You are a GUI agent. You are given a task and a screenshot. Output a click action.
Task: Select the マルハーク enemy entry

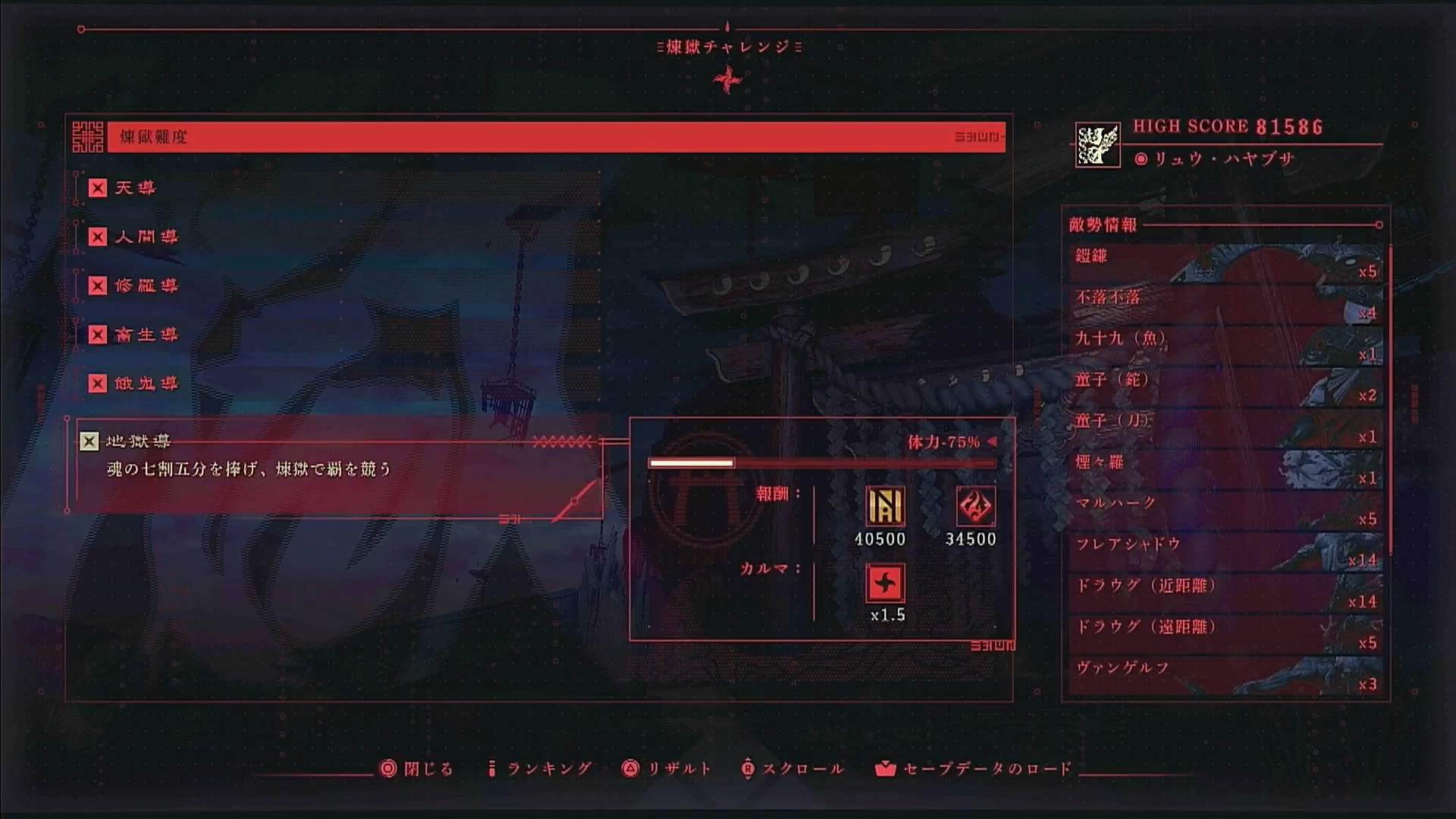click(1225, 510)
